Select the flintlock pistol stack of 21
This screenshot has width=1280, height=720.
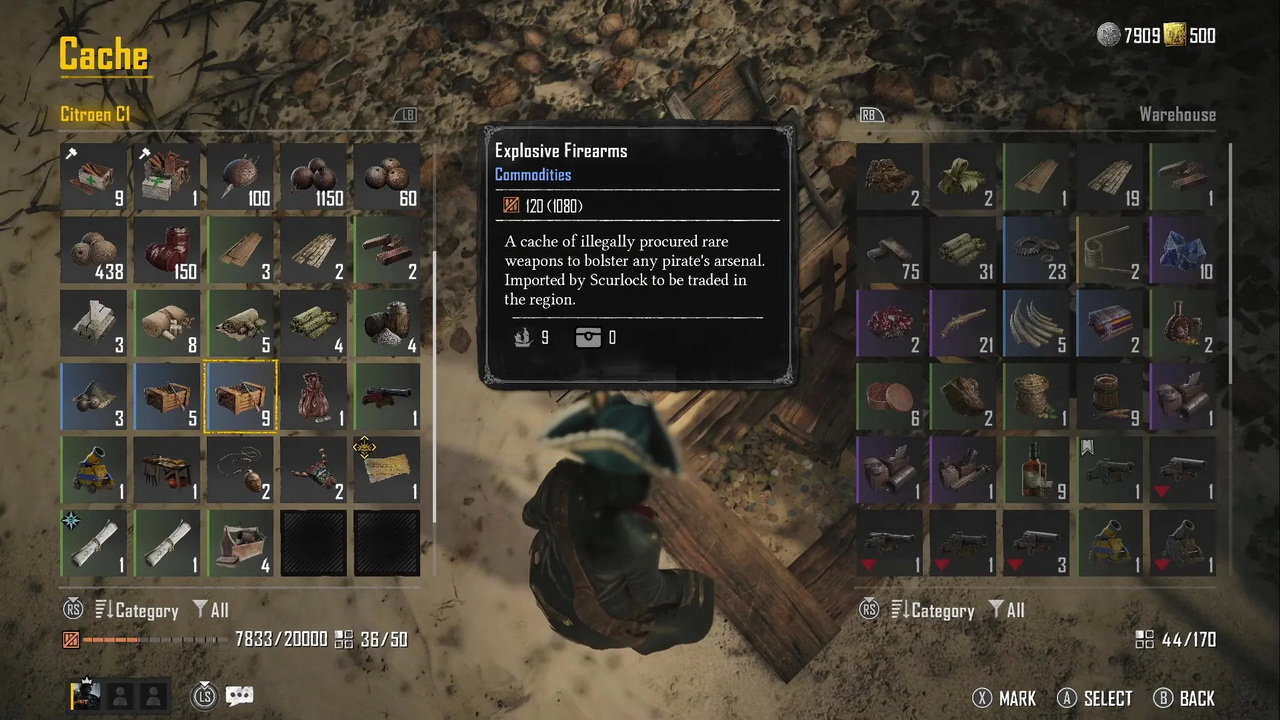pos(963,323)
